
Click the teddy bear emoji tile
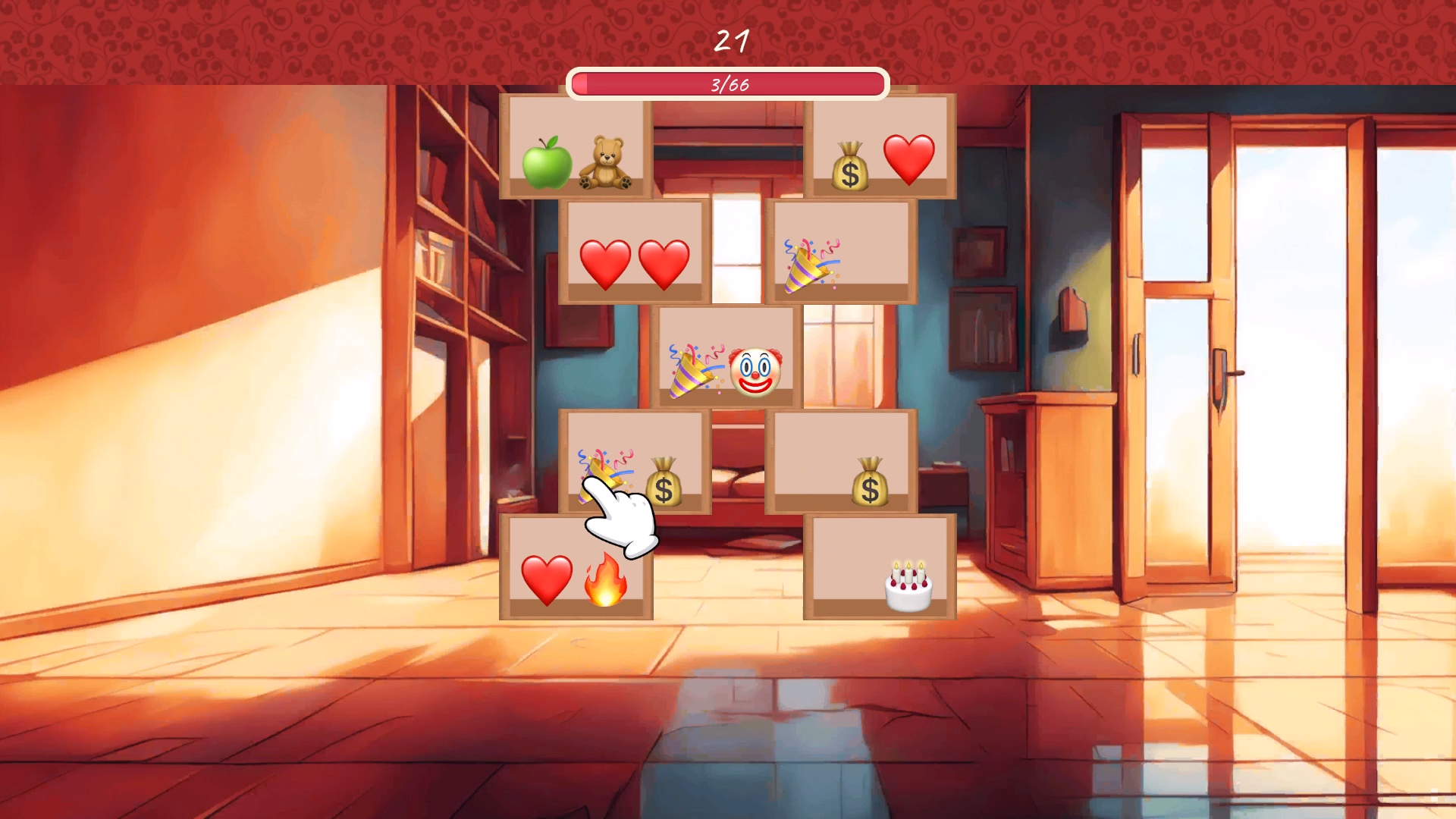coord(607,162)
